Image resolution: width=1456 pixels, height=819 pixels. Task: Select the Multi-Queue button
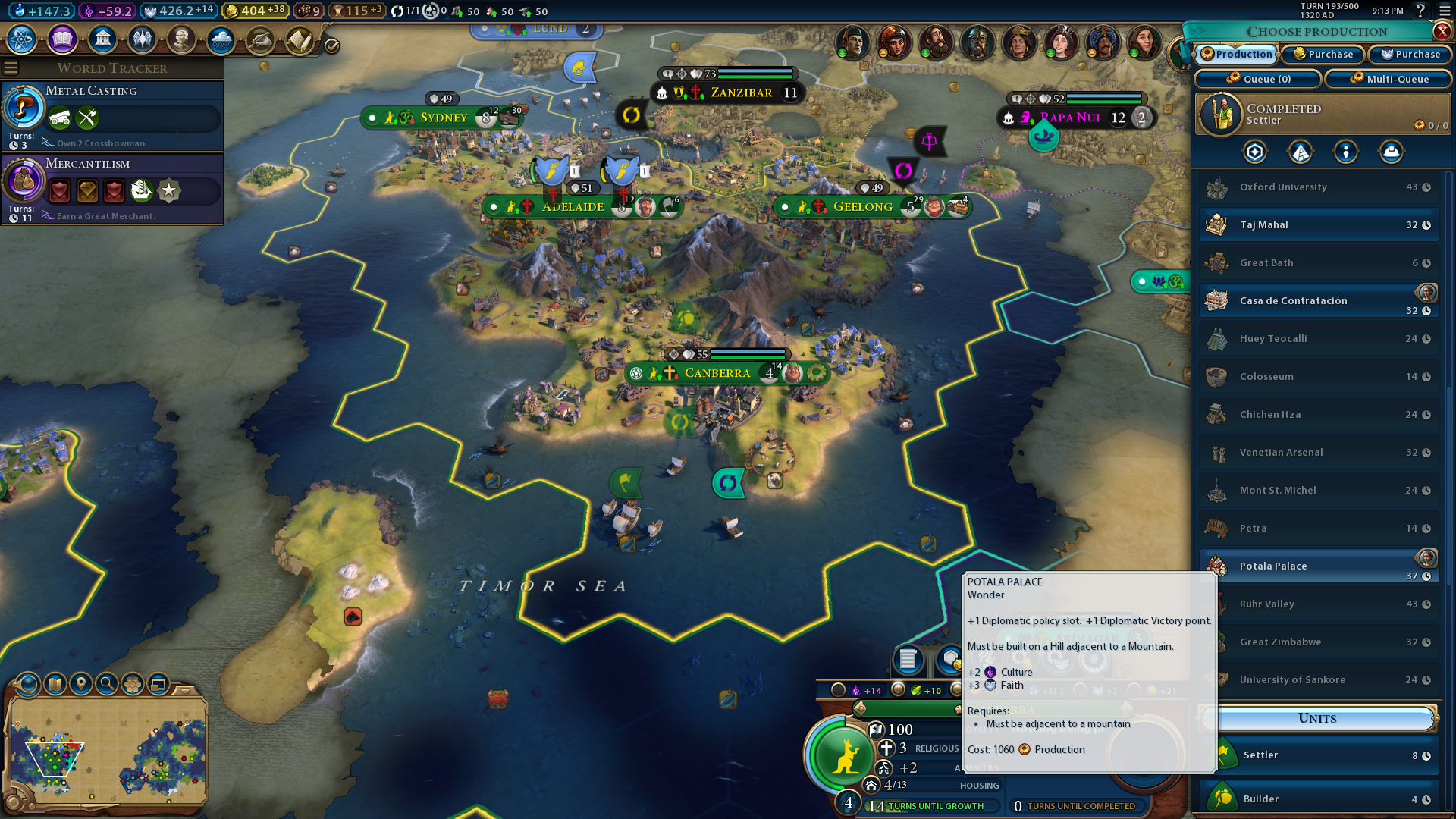[1389, 79]
